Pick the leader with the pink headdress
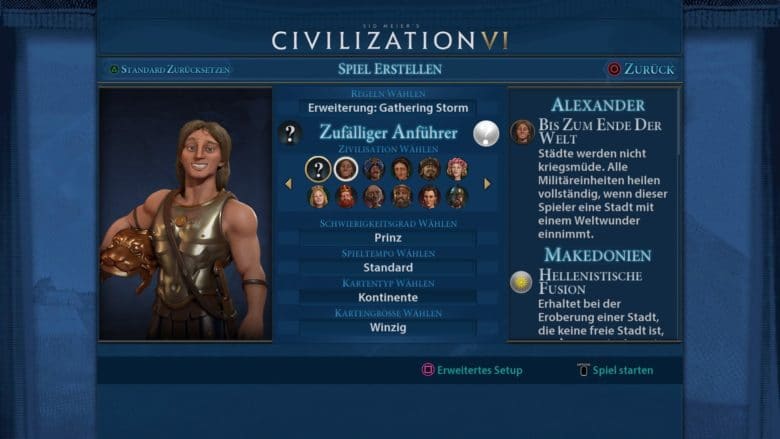780x439 pixels. pyautogui.click(x=457, y=169)
